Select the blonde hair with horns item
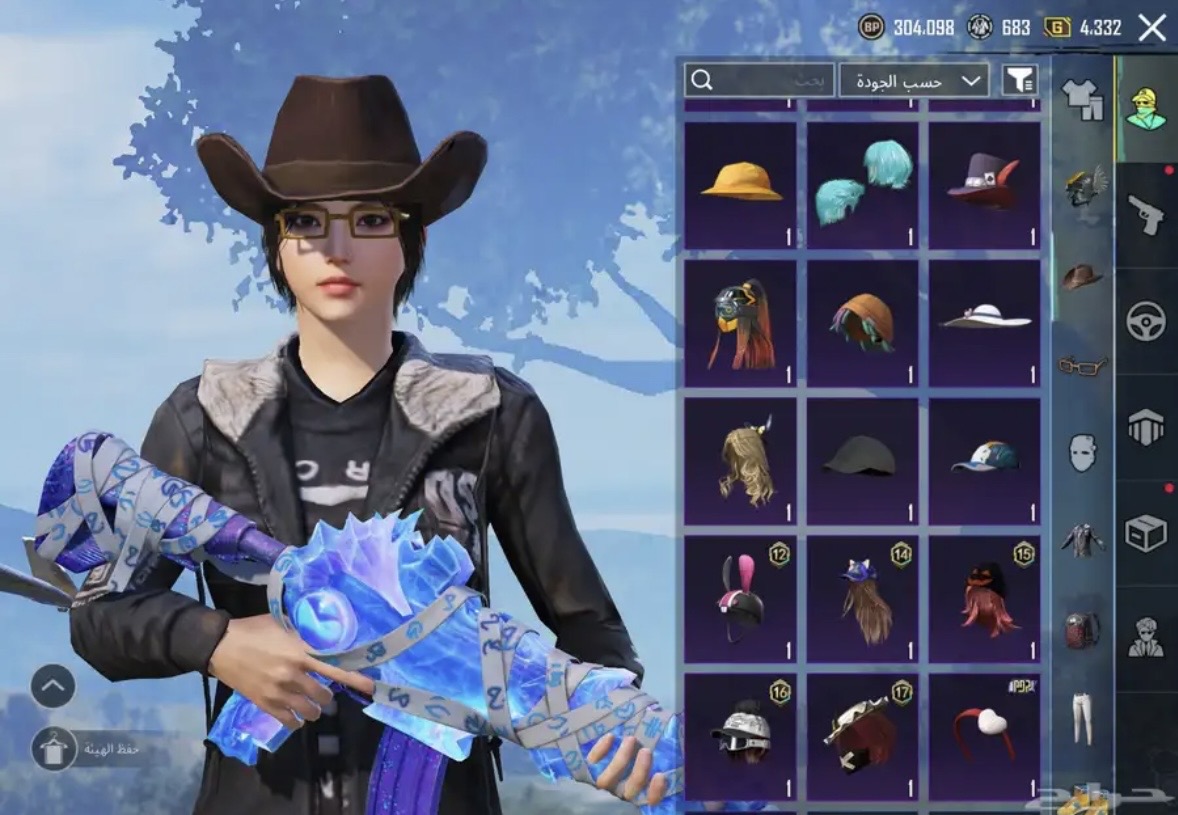1178x815 pixels. coord(740,460)
